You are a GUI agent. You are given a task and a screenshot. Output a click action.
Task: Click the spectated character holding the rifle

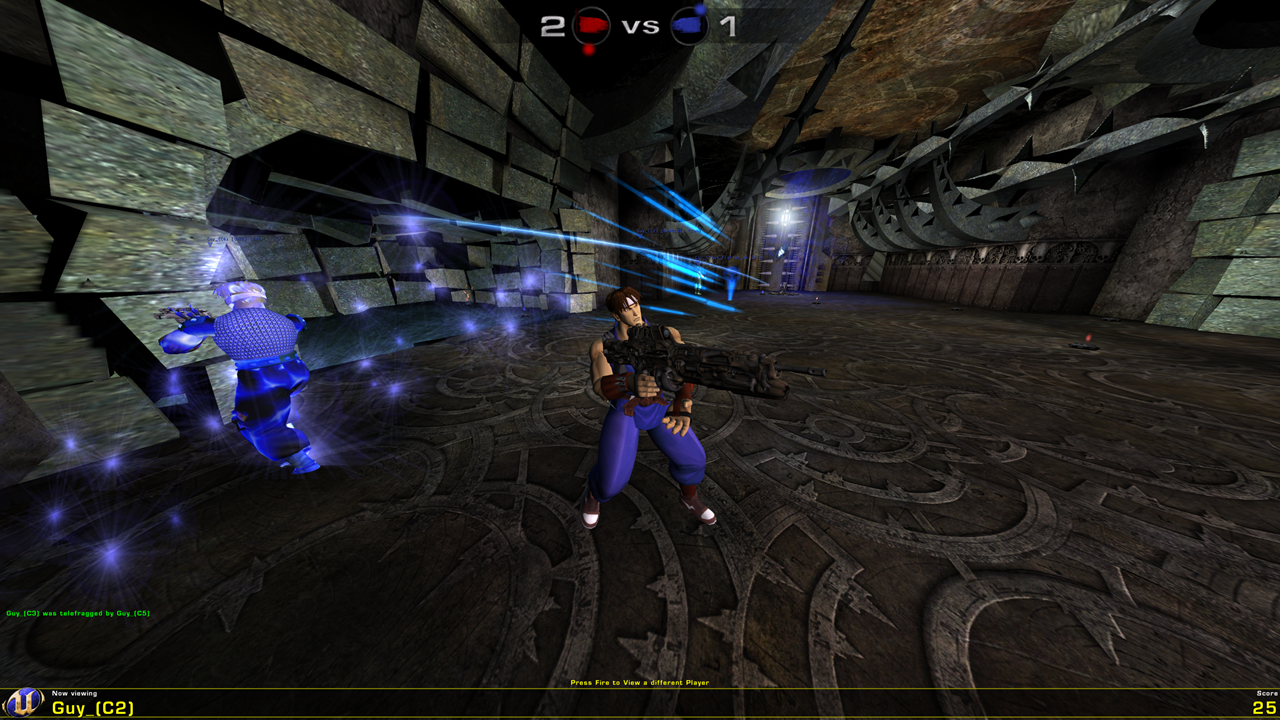[646, 400]
